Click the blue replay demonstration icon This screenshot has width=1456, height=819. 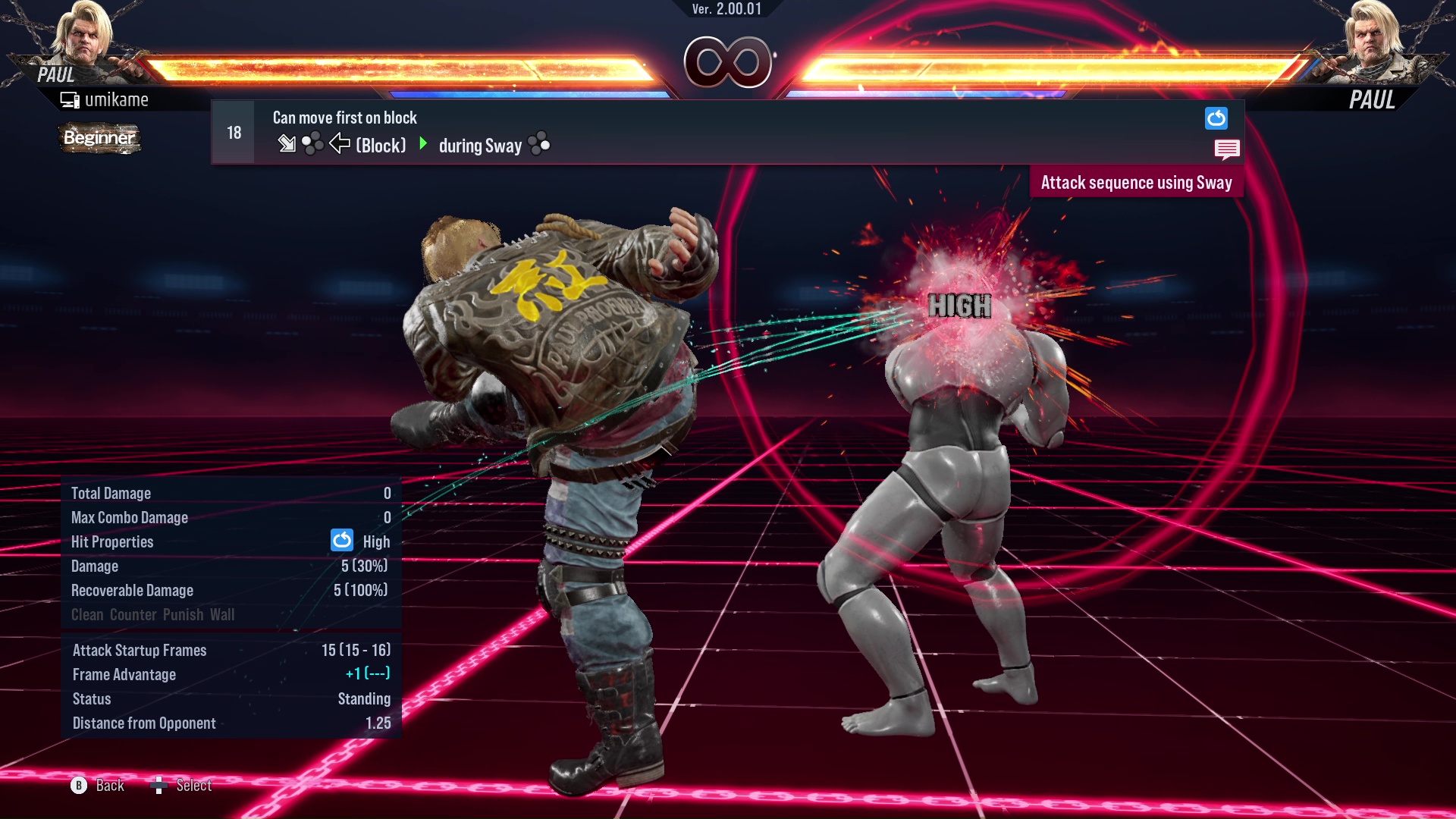coord(1217,118)
